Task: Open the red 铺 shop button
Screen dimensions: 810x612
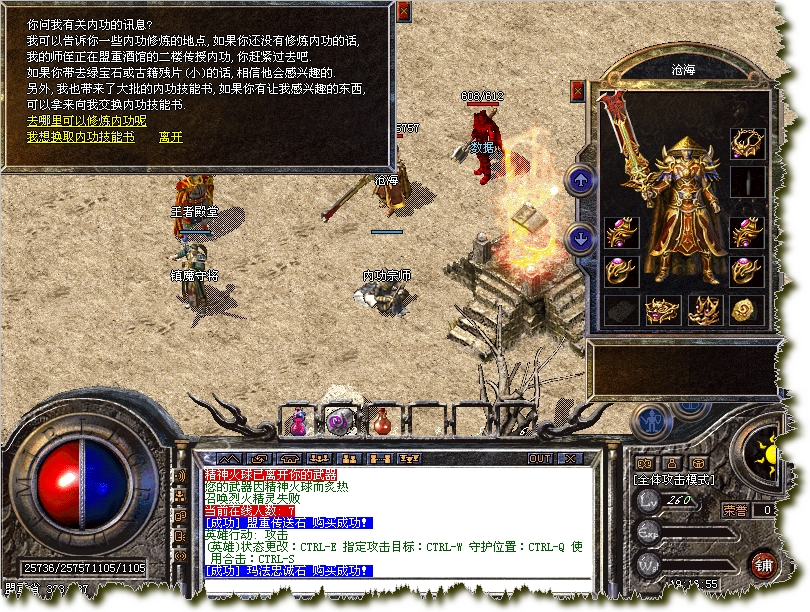Action: [765, 562]
